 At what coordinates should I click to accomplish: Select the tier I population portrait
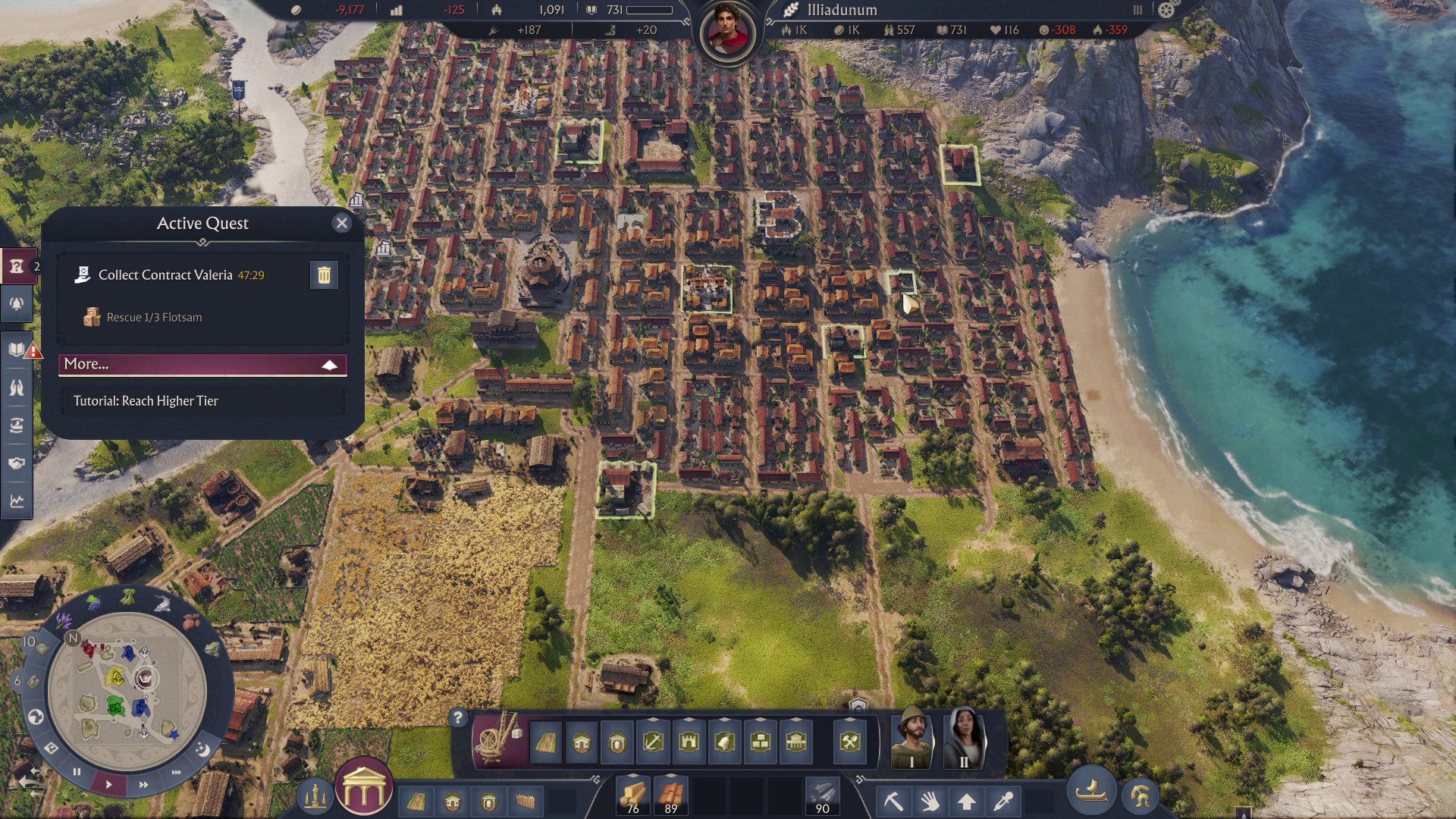912,739
